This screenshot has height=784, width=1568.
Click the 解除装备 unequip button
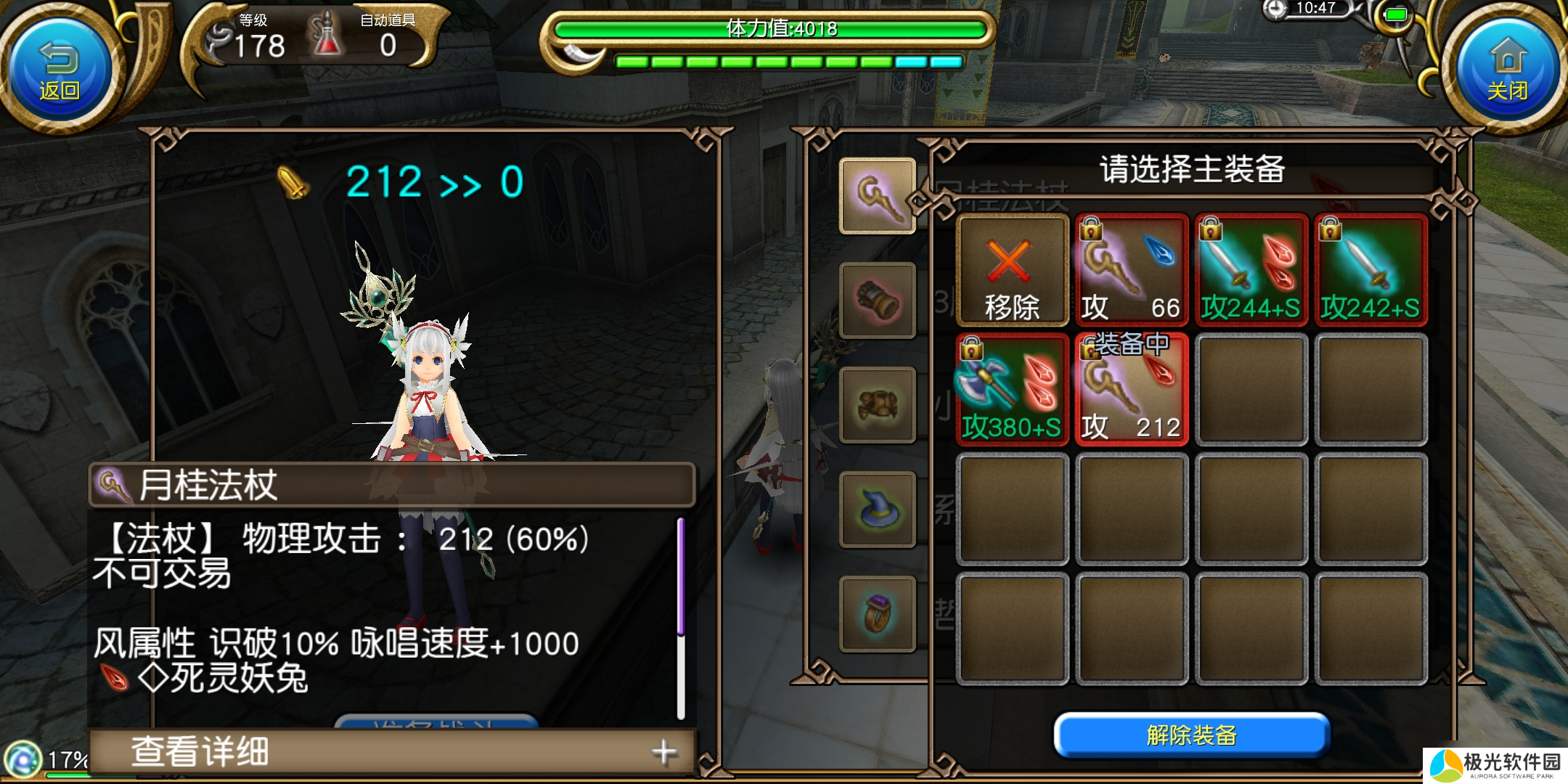click(1191, 735)
